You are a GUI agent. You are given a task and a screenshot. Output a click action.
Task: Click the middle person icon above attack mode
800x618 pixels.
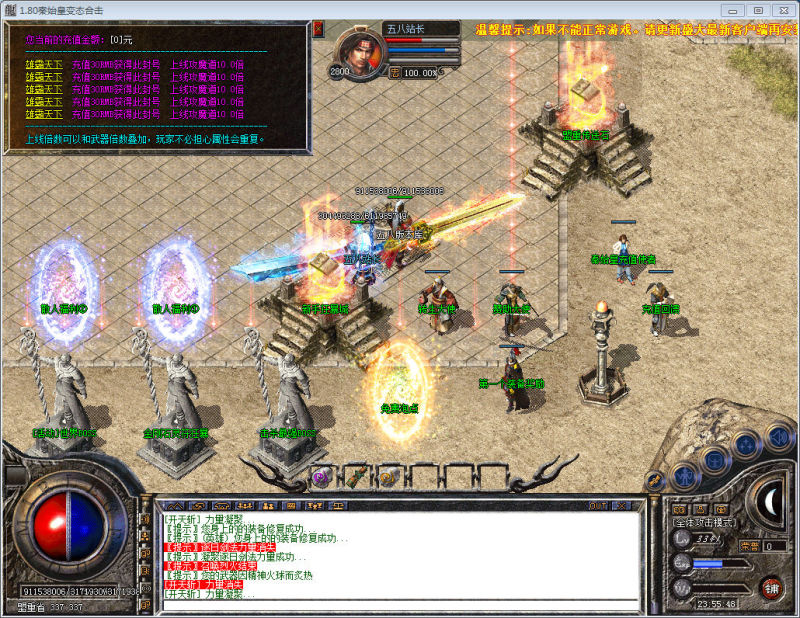click(699, 509)
